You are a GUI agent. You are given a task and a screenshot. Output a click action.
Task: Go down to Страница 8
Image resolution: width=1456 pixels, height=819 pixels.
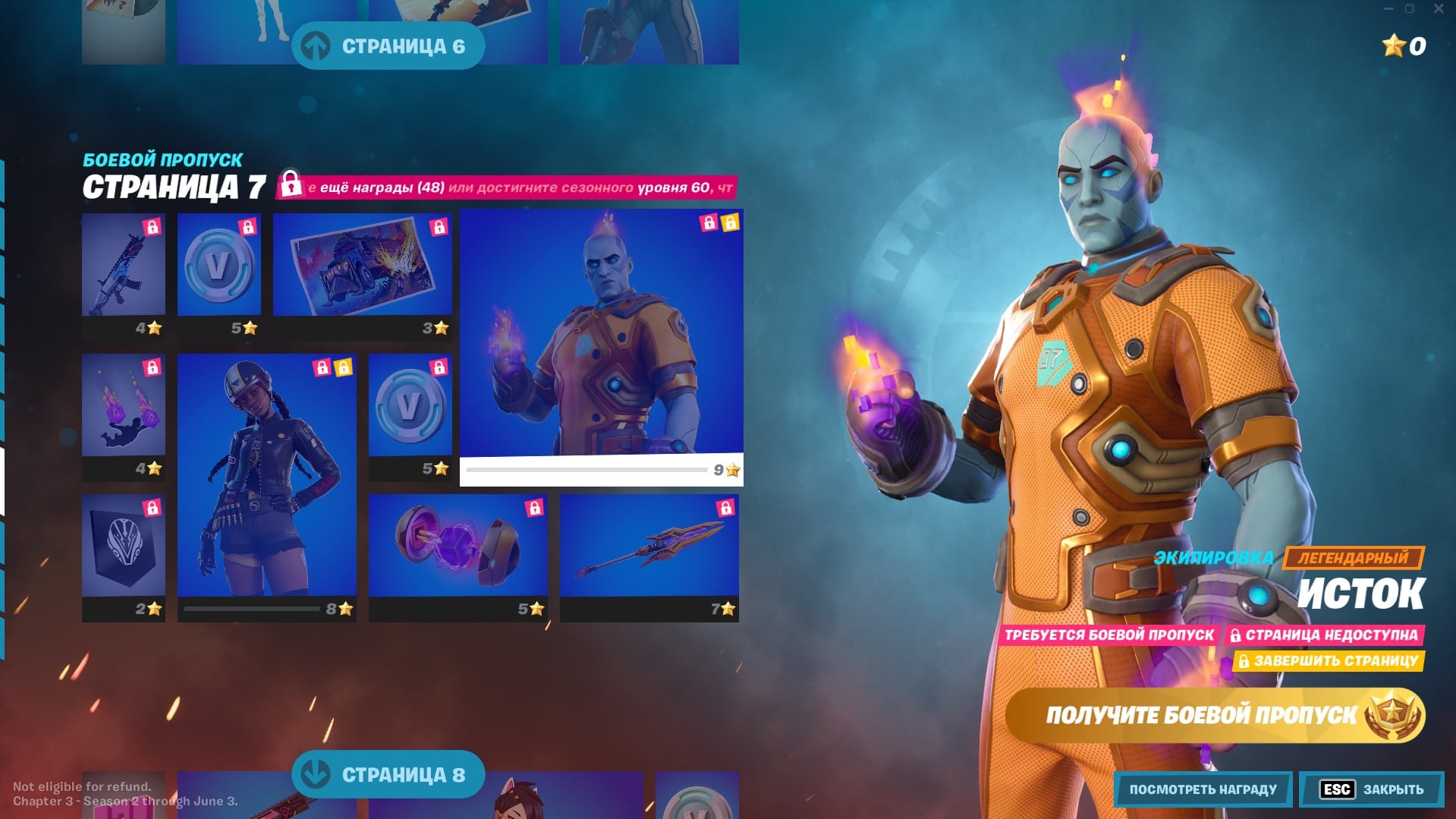[x=388, y=774]
